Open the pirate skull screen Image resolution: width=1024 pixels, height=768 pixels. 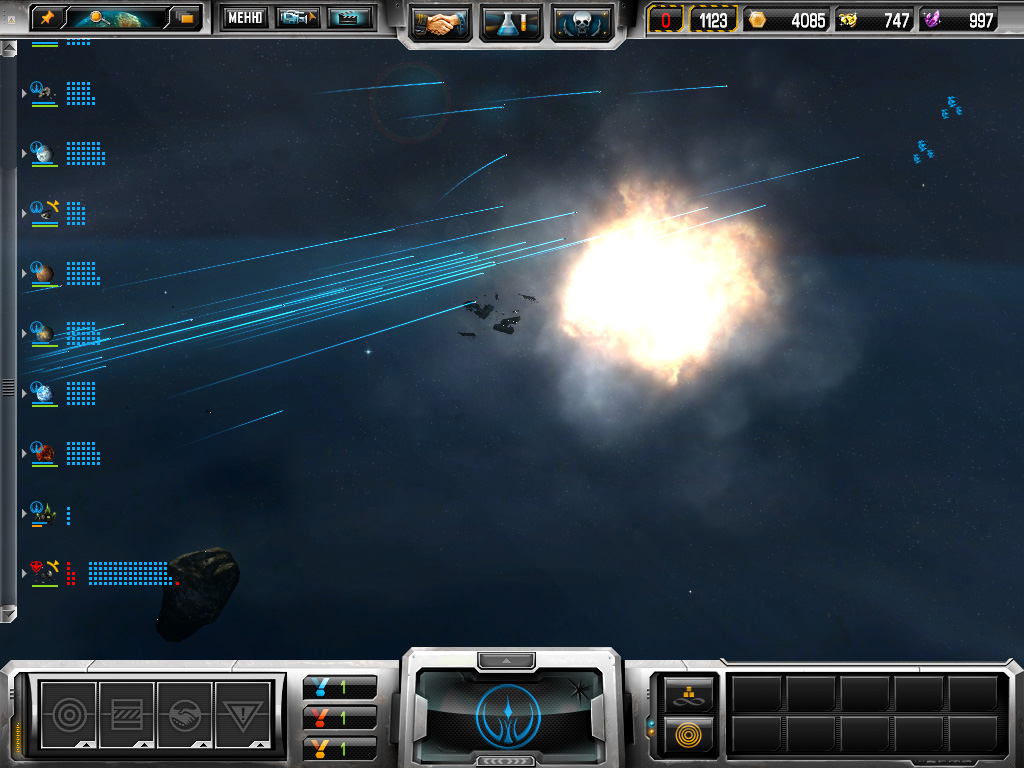tap(581, 22)
